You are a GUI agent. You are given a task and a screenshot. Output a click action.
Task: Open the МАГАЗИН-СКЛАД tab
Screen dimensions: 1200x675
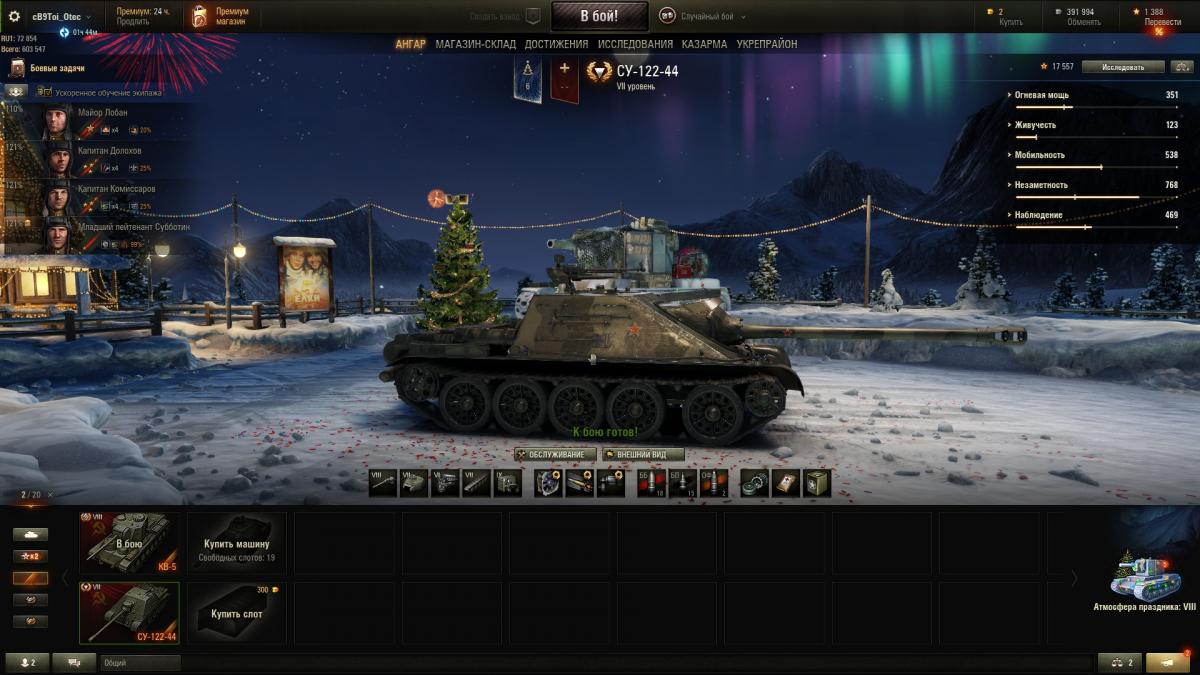(x=475, y=44)
